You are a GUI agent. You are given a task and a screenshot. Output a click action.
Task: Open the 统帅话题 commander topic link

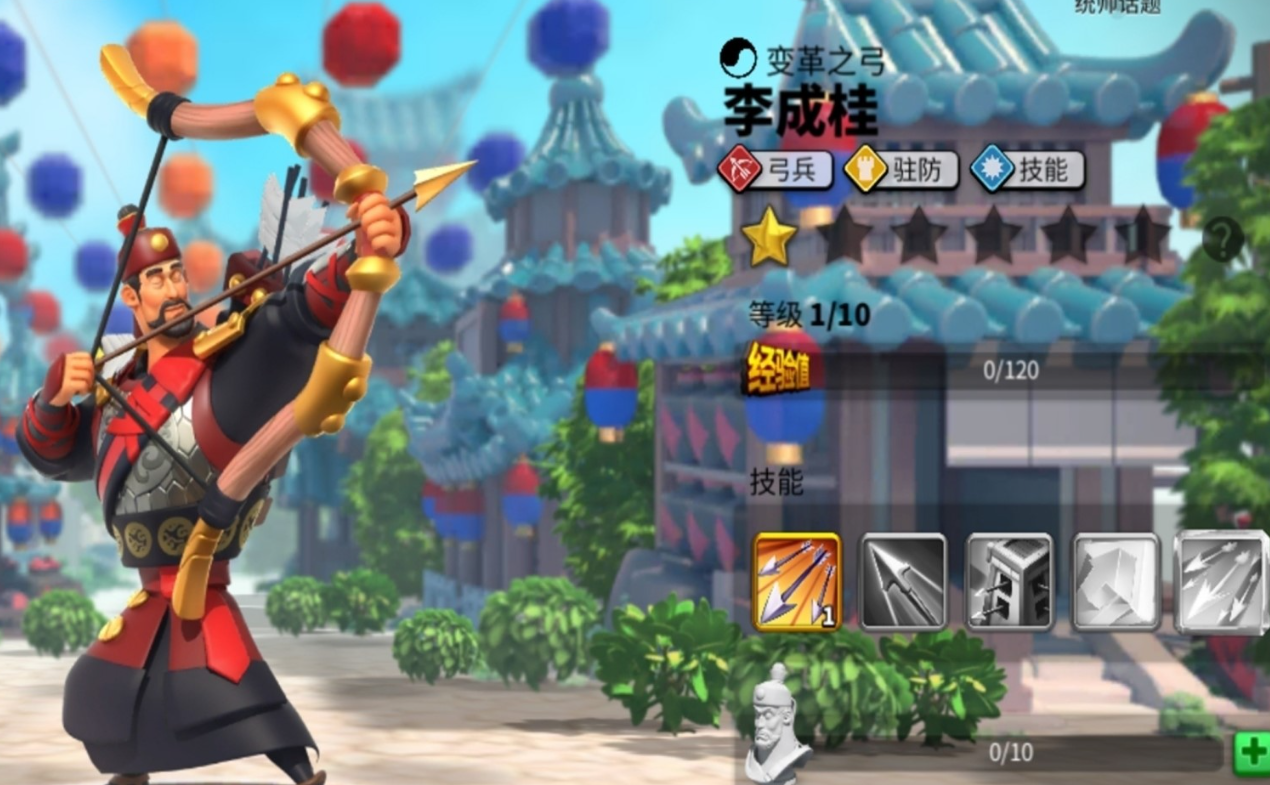tap(1118, 8)
